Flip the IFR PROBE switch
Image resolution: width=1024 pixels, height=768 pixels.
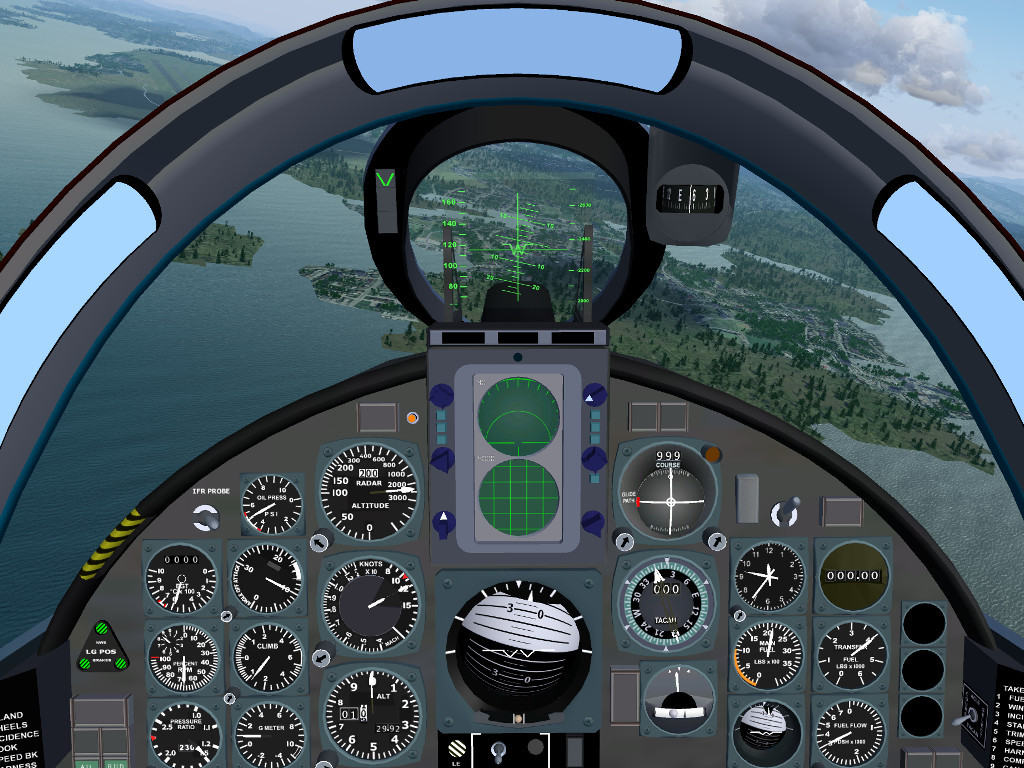[x=206, y=517]
